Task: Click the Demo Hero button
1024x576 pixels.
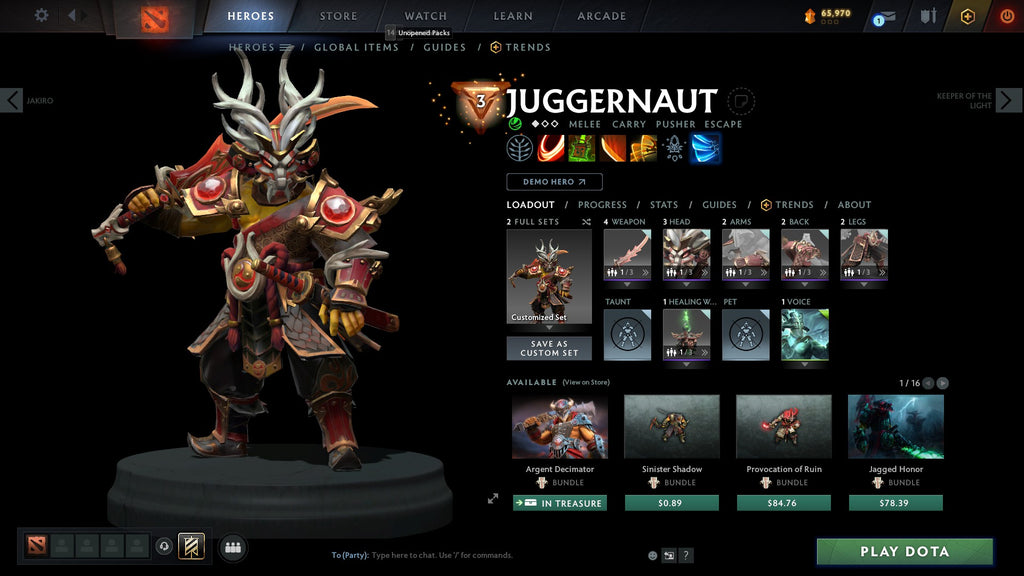Action: coord(554,182)
